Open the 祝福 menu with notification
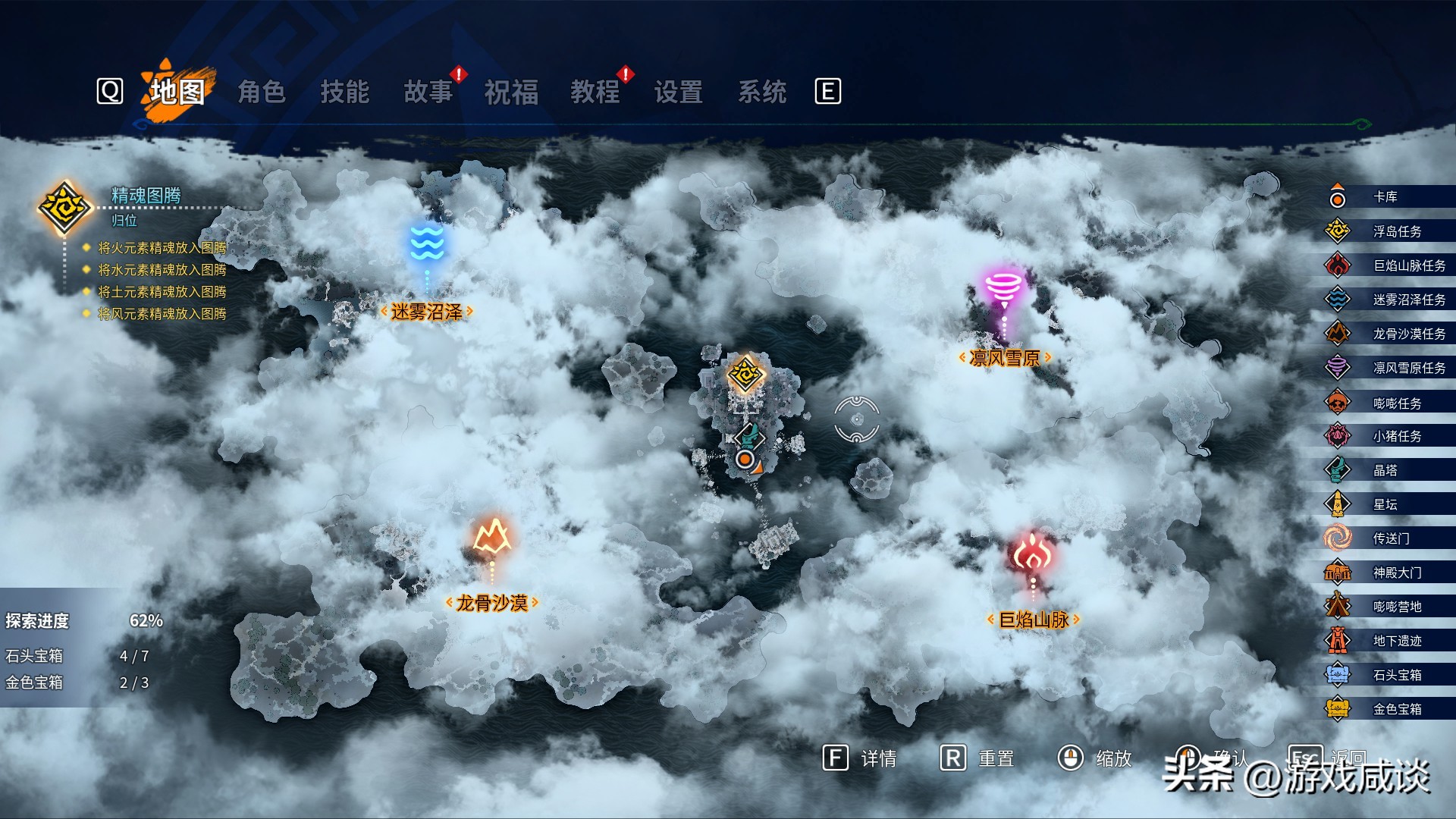The image size is (1456, 819). tap(511, 92)
